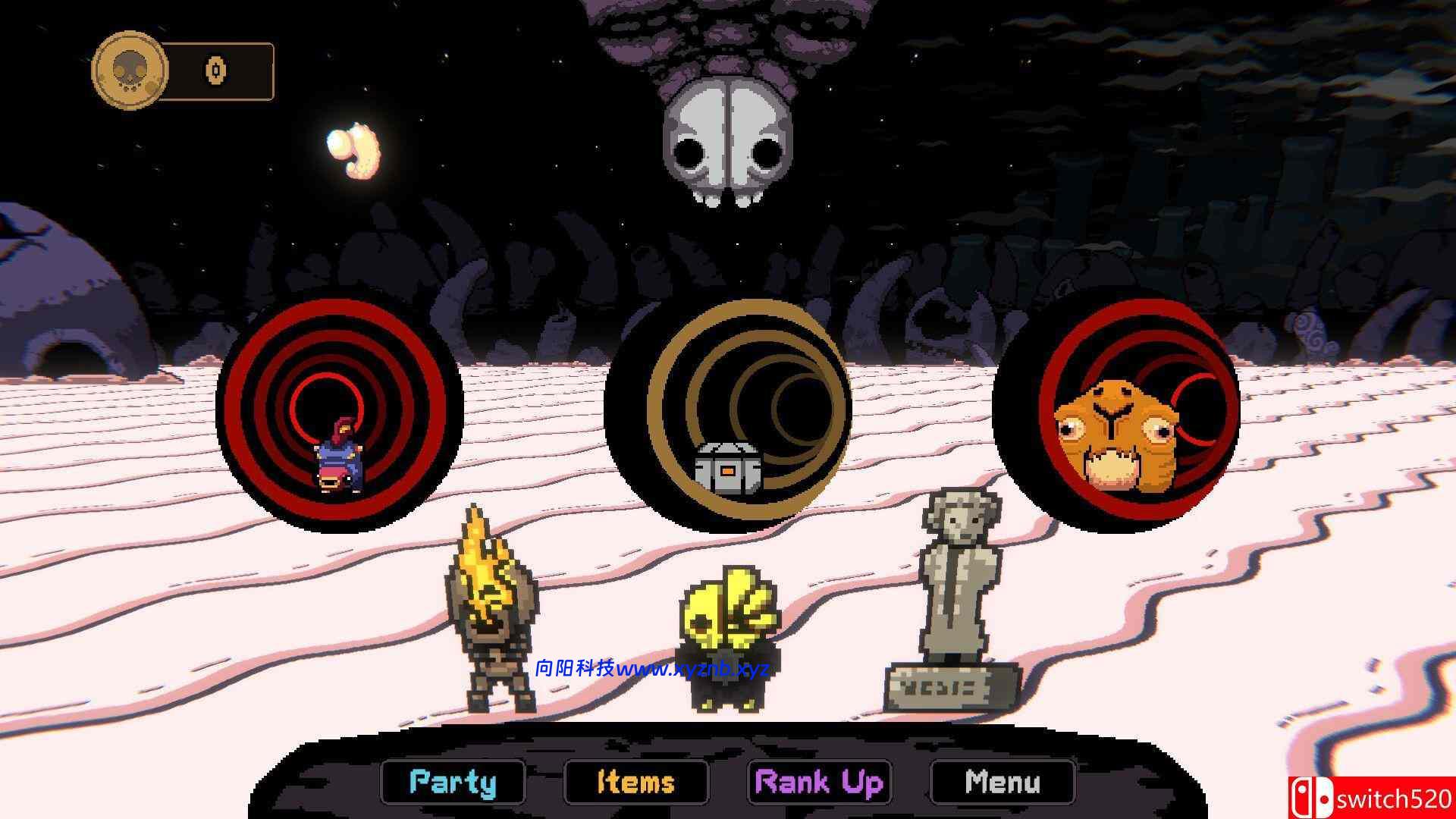Click the burning torch character
The width and height of the screenshot is (1456, 819).
pyautogui.click(x=494, y=607)
